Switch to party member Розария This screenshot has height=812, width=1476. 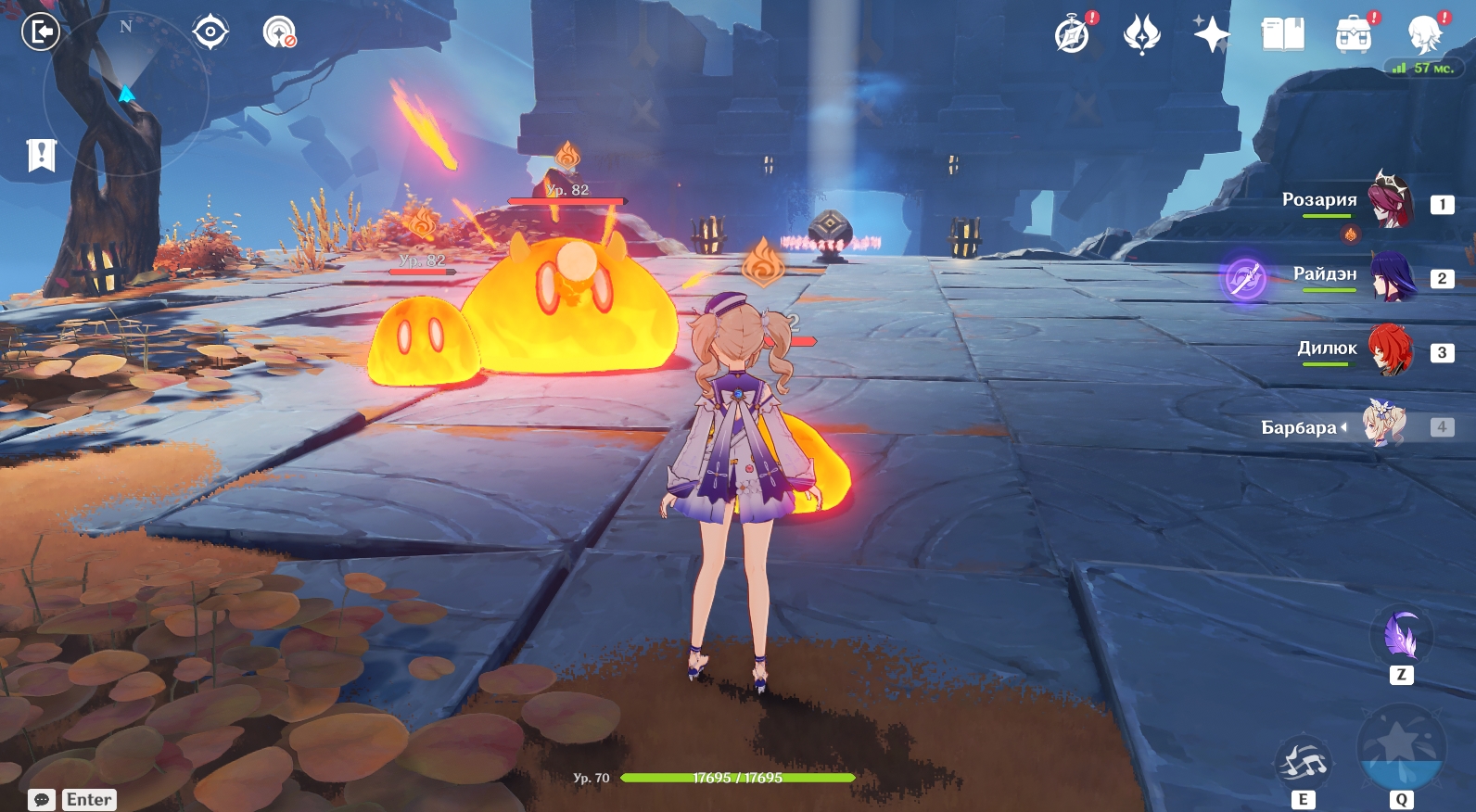point(1391,200)
